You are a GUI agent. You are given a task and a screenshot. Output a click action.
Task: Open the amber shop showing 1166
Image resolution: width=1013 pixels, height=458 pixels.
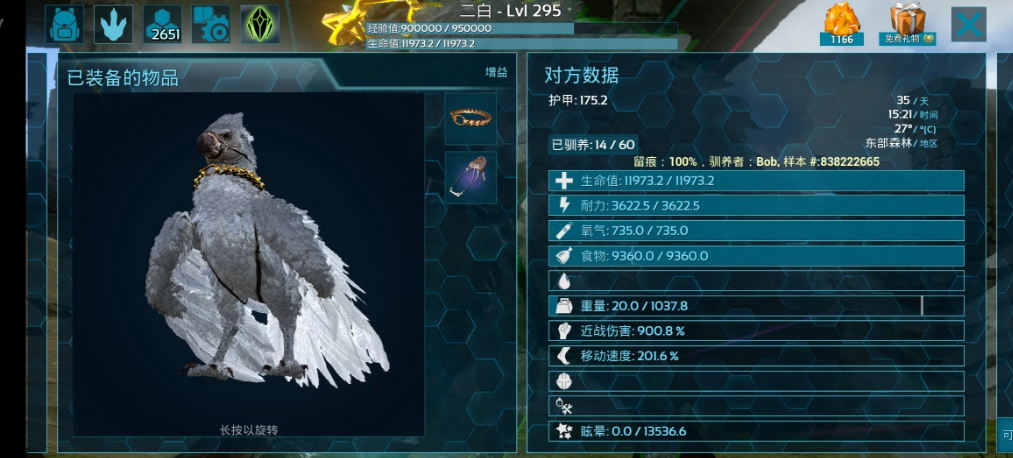842,24
